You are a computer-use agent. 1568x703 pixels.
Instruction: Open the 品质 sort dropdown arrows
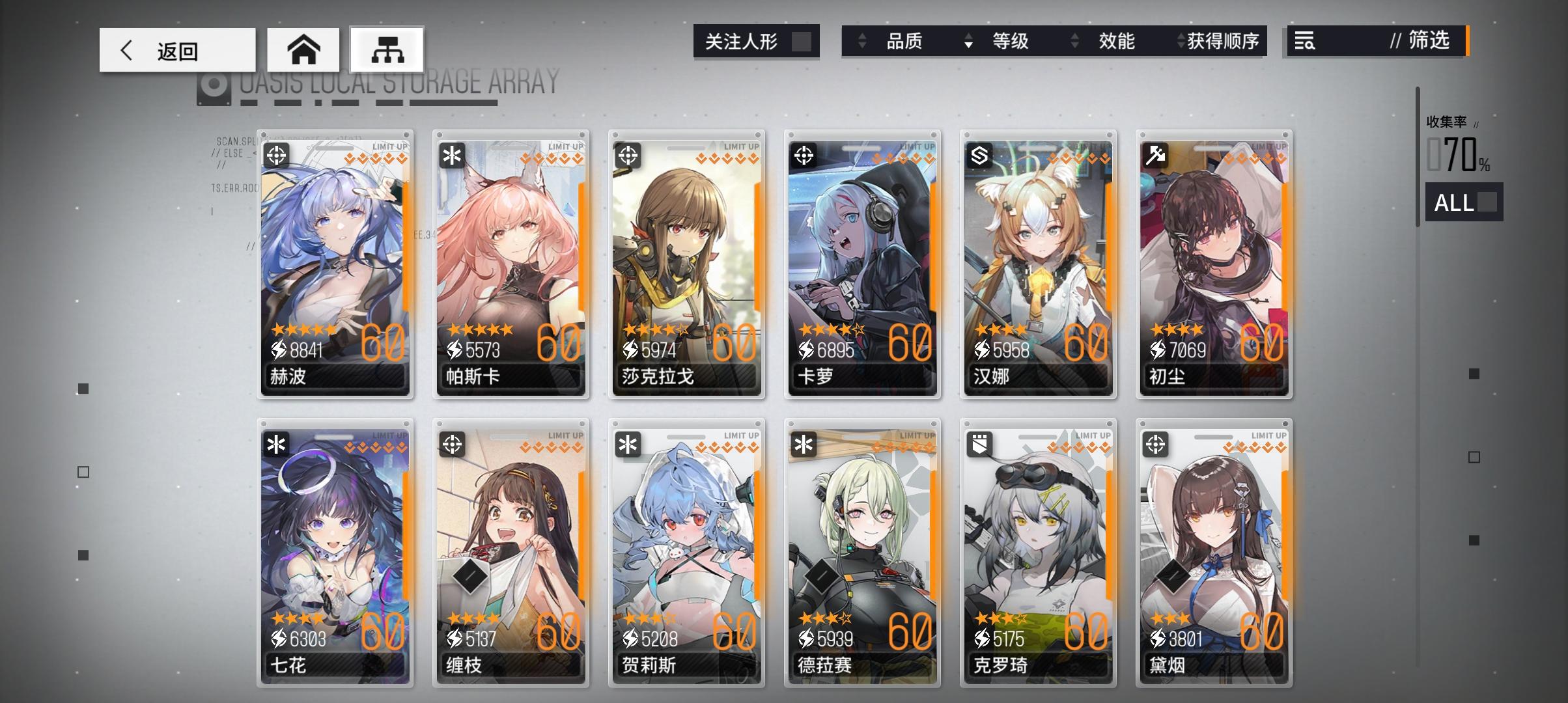click(864, 42)
